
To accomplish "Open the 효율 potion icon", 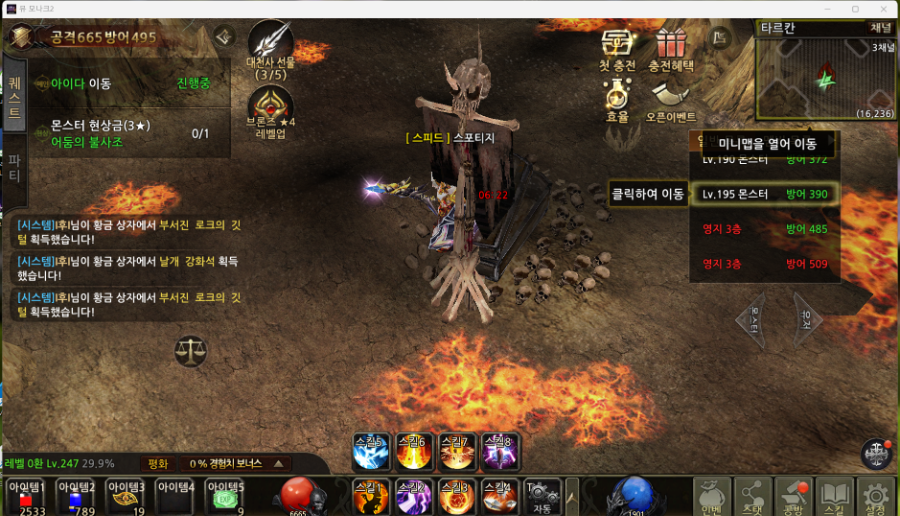I will [617, 97].
